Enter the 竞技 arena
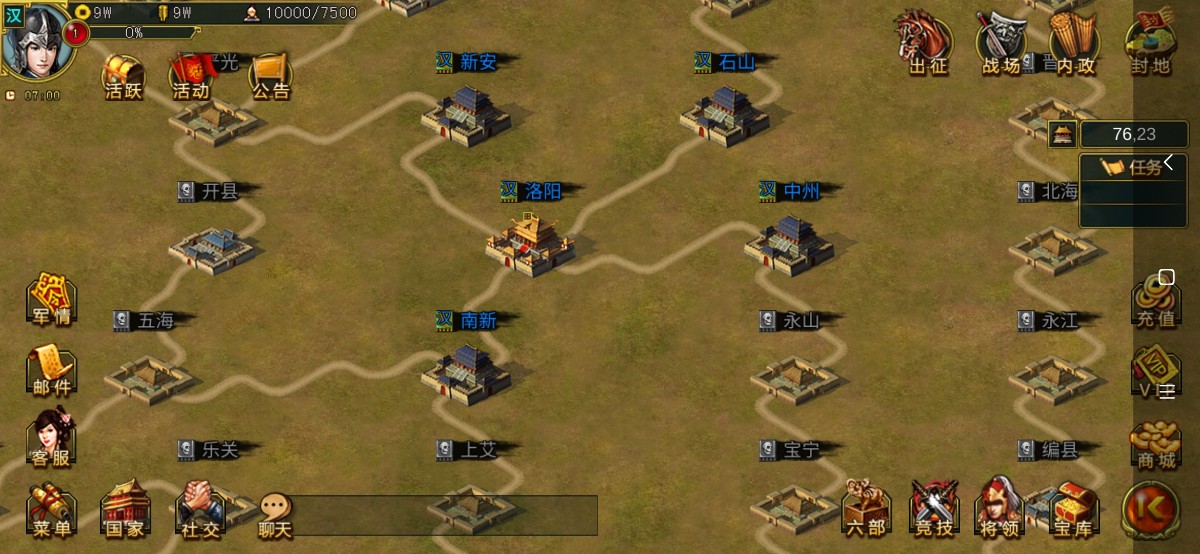 [935, 510]
